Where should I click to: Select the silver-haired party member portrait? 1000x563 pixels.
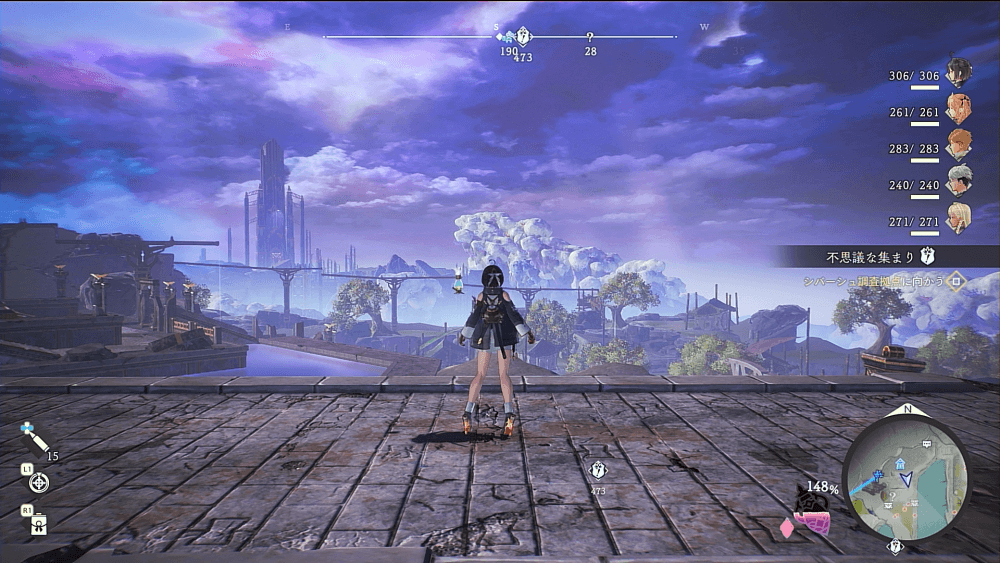pos(960,179)
